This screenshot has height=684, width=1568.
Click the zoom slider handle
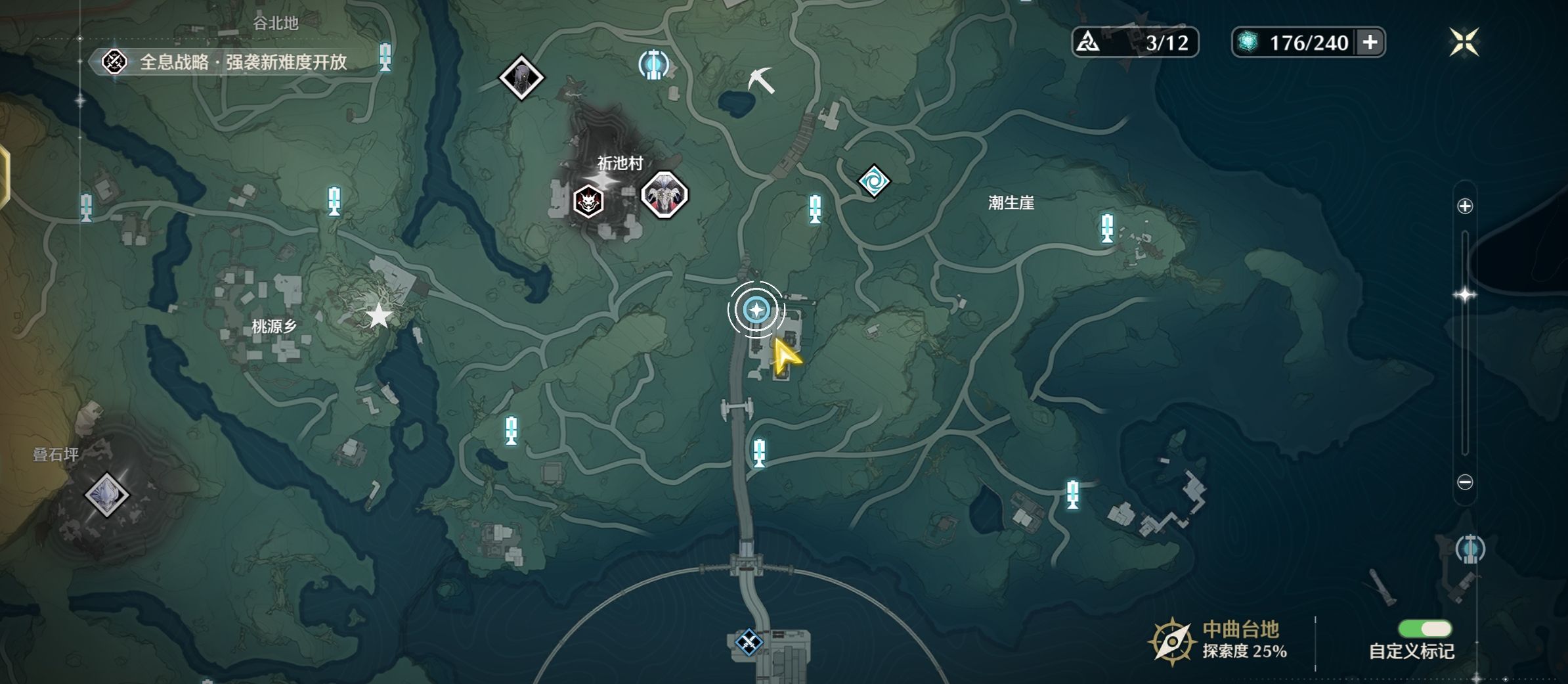click(x=1465, y=295)
